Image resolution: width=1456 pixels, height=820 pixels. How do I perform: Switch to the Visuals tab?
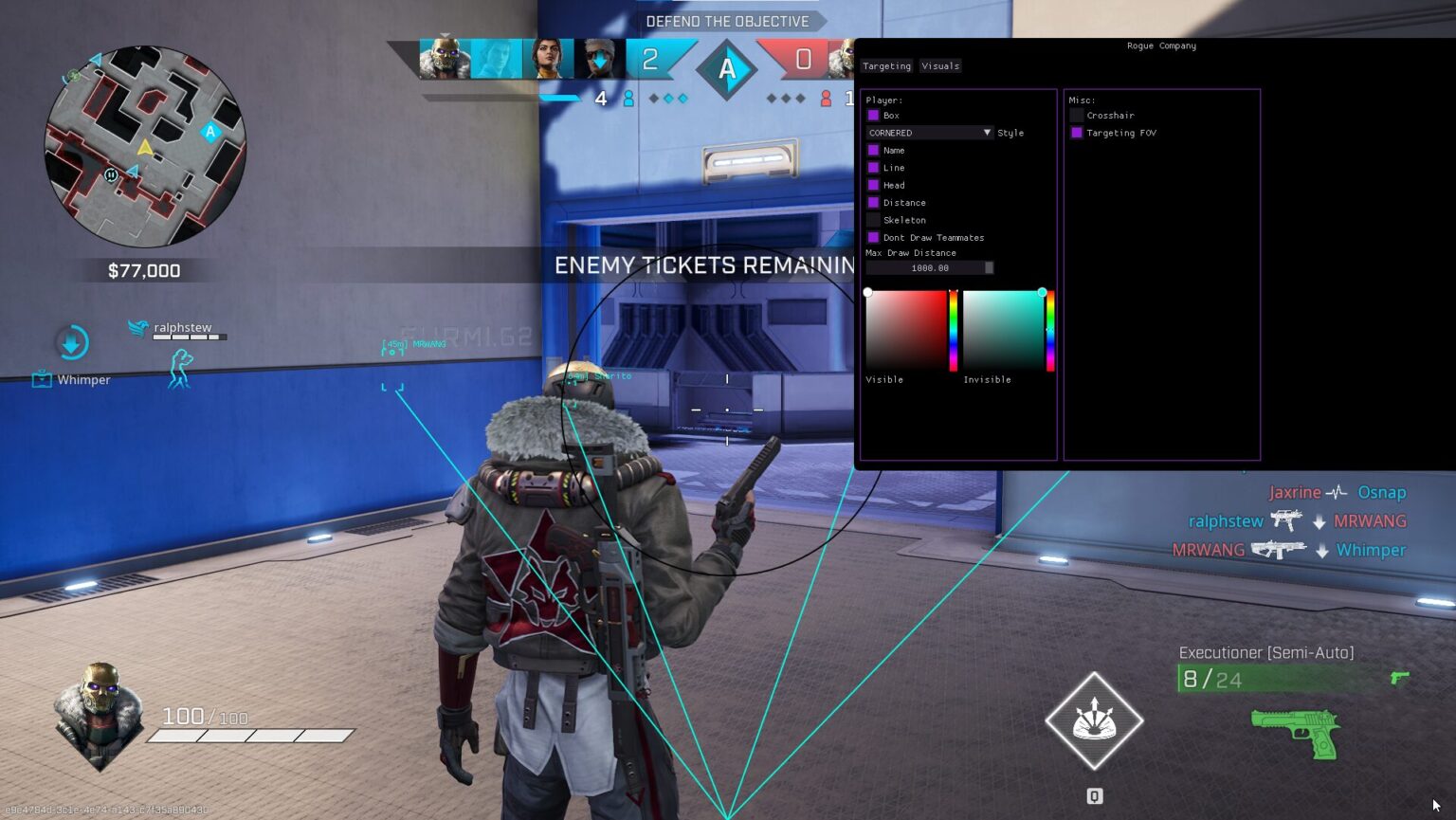(939, 65)
